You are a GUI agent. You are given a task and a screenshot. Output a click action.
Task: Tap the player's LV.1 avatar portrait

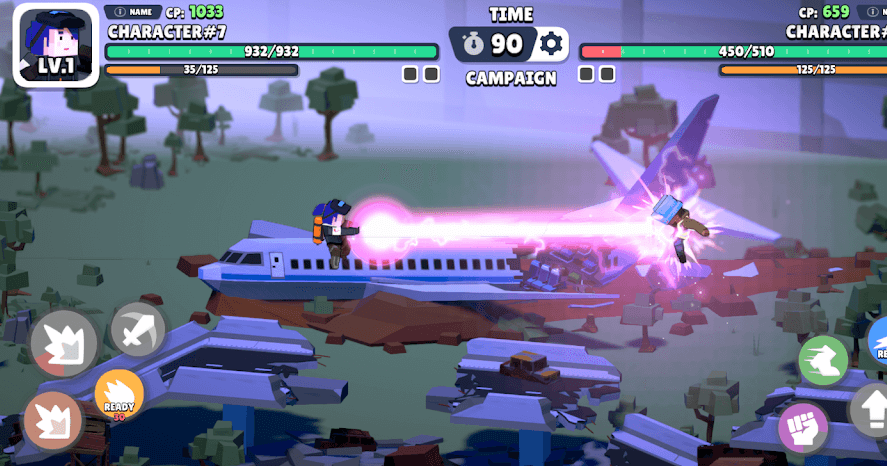click(55, 45)
